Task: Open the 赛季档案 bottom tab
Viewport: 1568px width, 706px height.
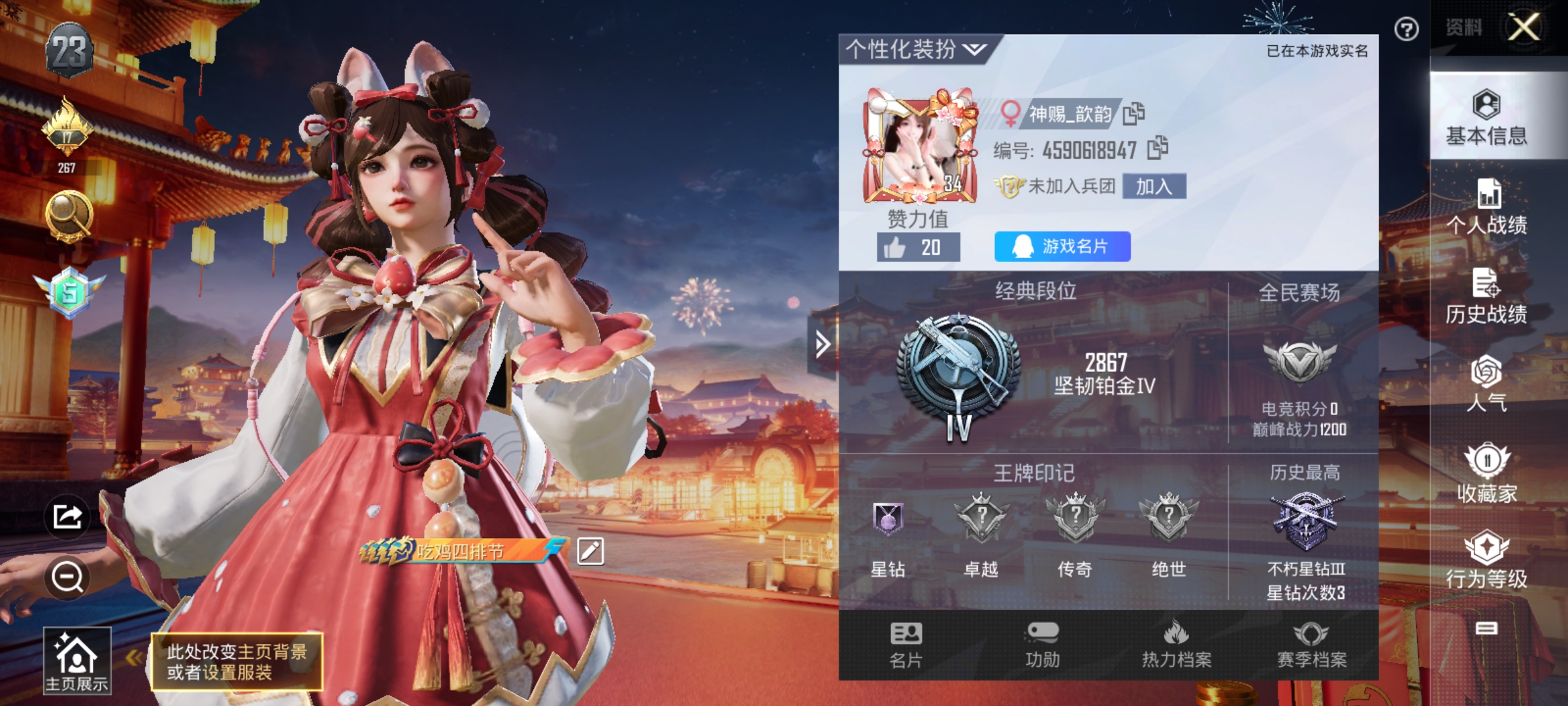Action: click(1312, 645)
